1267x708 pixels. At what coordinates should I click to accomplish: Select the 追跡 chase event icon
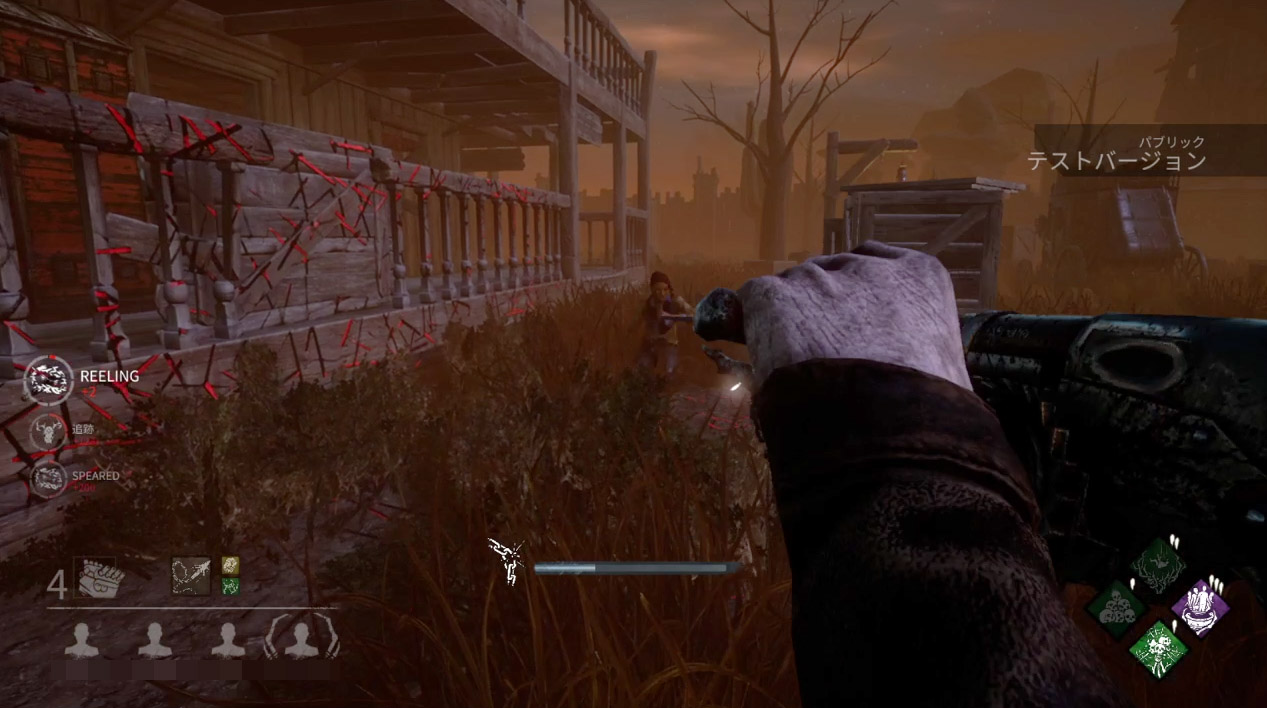pyautogui.click(x=47, y=433)
